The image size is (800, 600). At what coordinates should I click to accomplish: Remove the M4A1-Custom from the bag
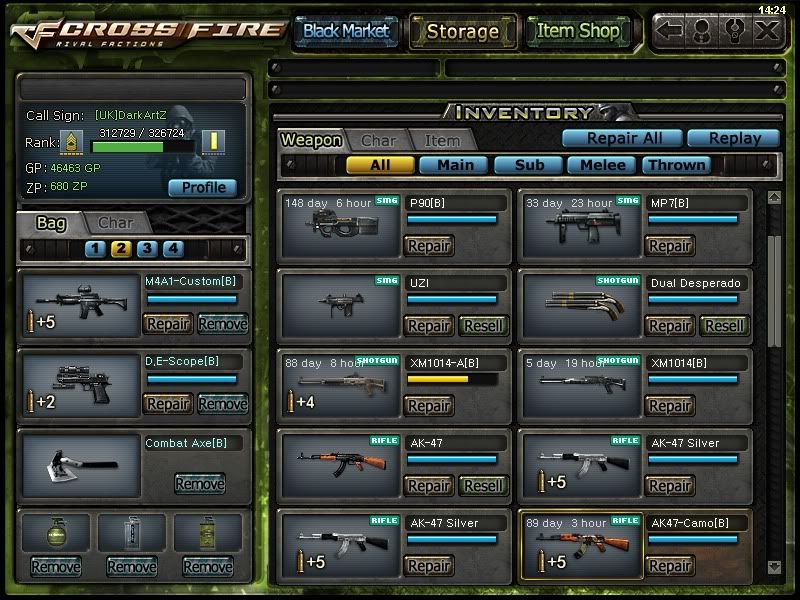pyautogui.click(x=222, y=323)
